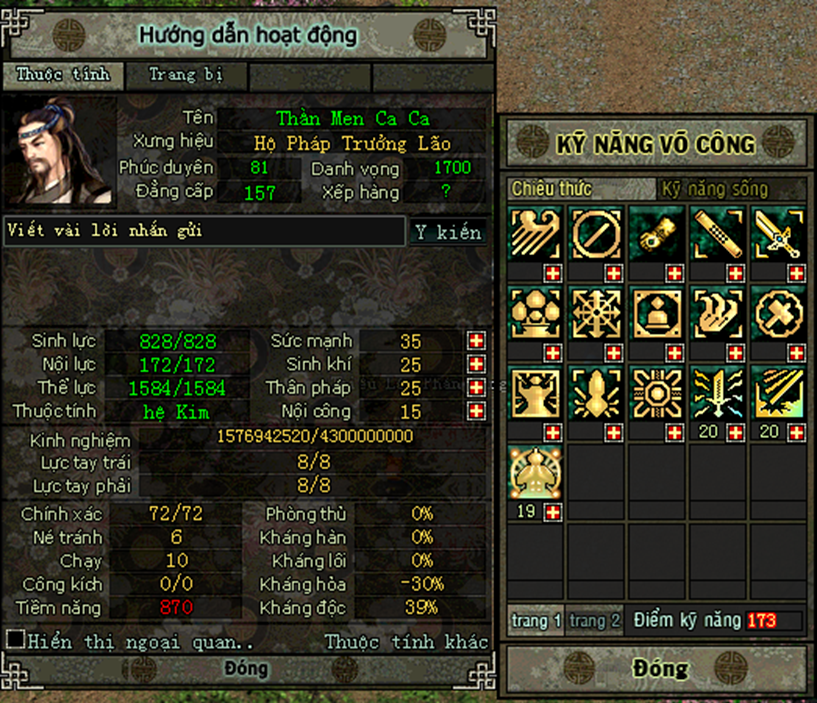Image resolution: width=817 pixels, height=703 pixels.
Task: Switch to the Trang bị tab
Action: [x=185, y=75]
